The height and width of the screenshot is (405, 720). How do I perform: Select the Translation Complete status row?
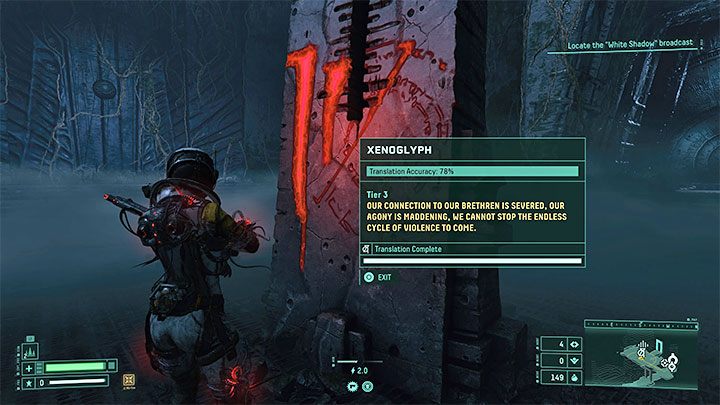(472, 248)
